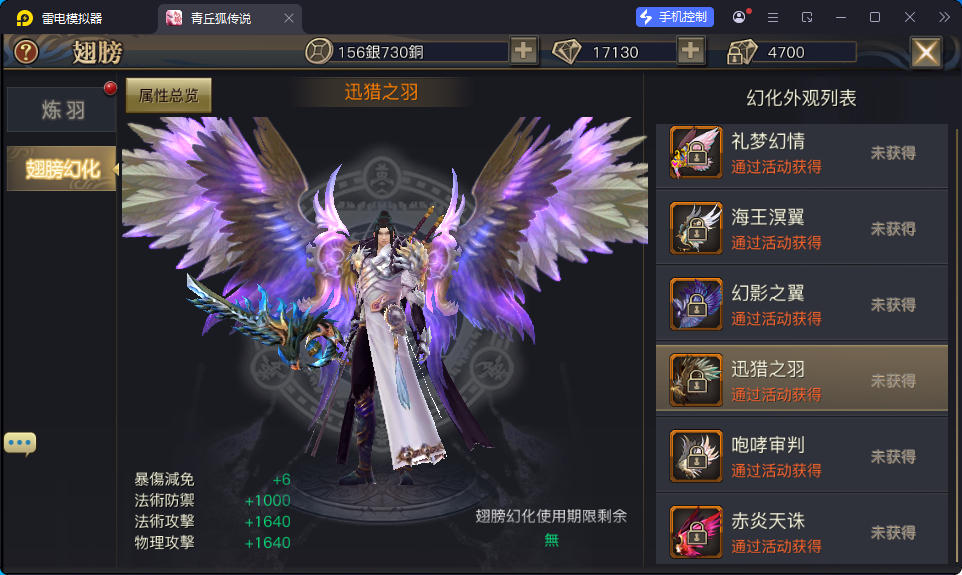962x575 pixels.
Task: Choose 海王溟翼 from appearance list
Action: (801, 229)
